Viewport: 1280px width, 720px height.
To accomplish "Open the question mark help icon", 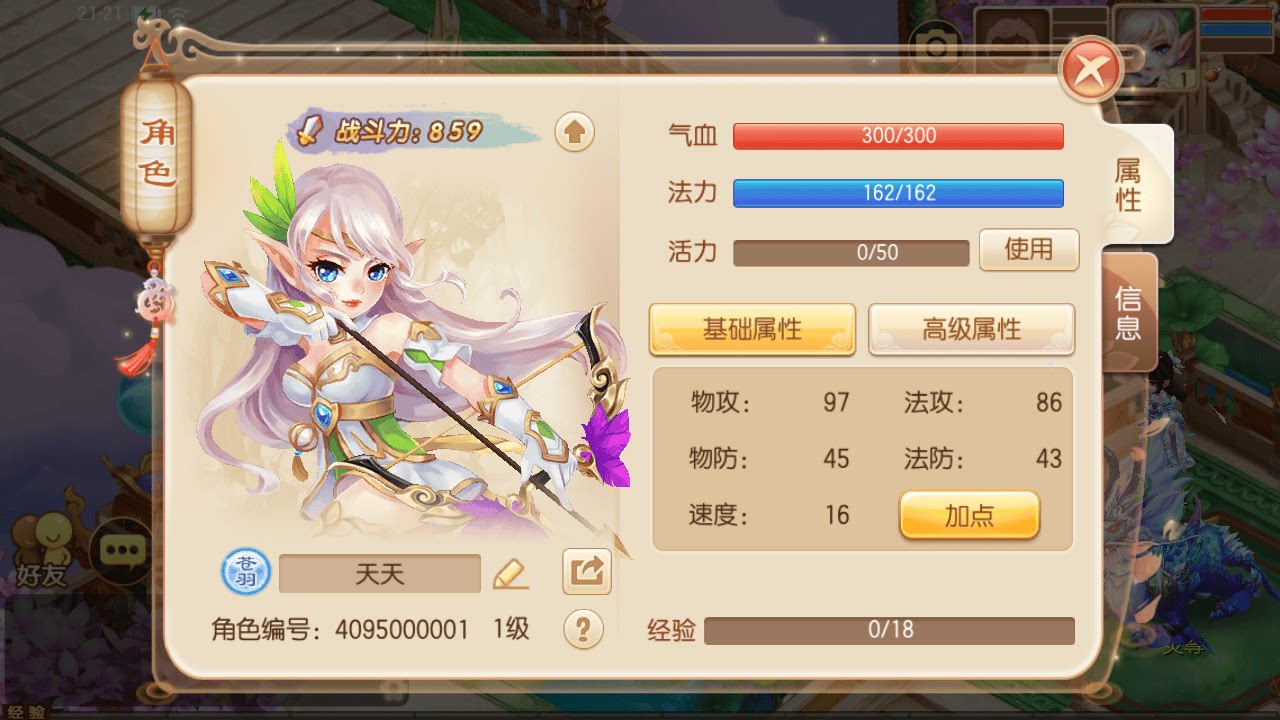I will click(x=585, y=630).
